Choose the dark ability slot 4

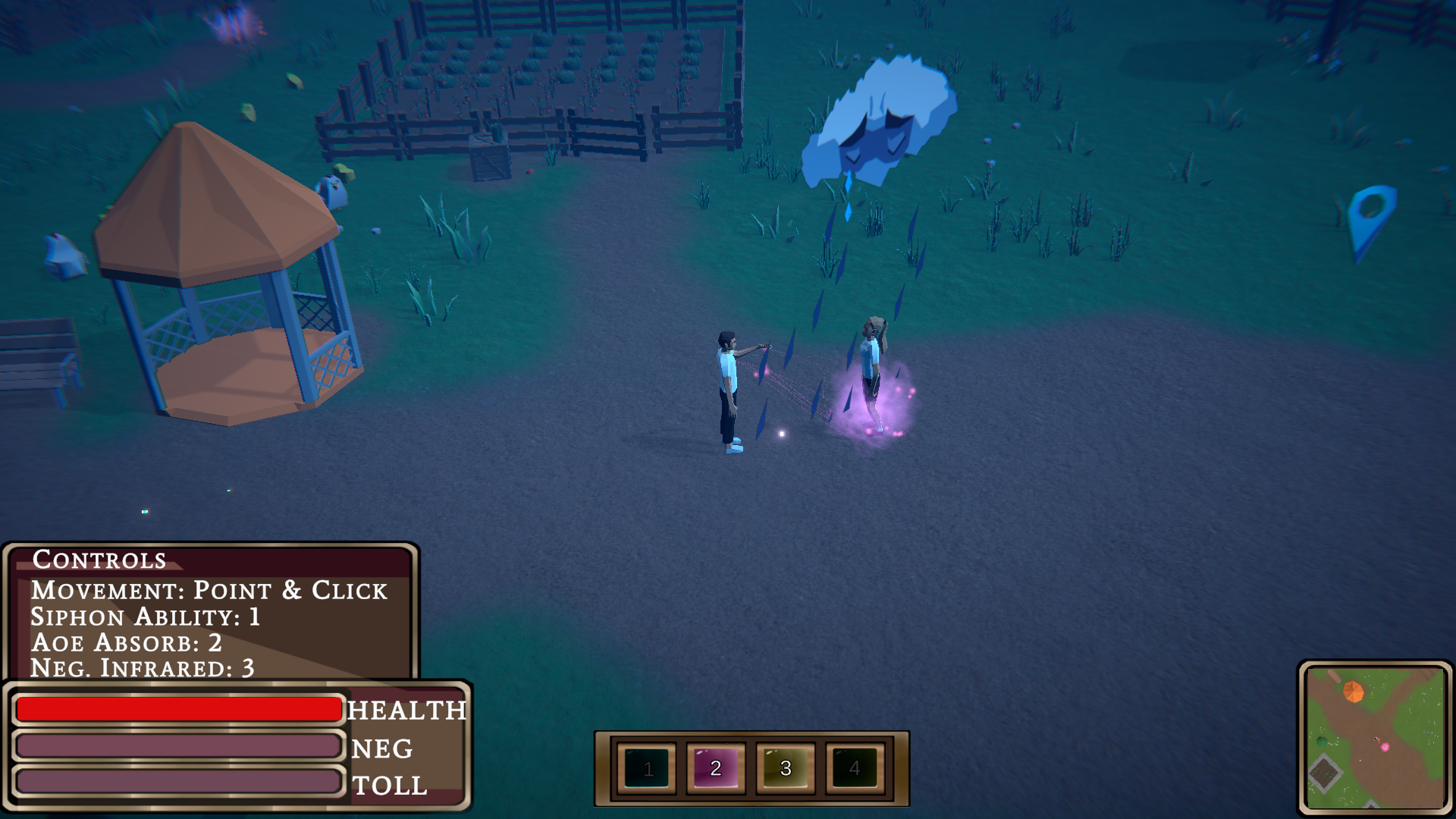click(855, 768)
